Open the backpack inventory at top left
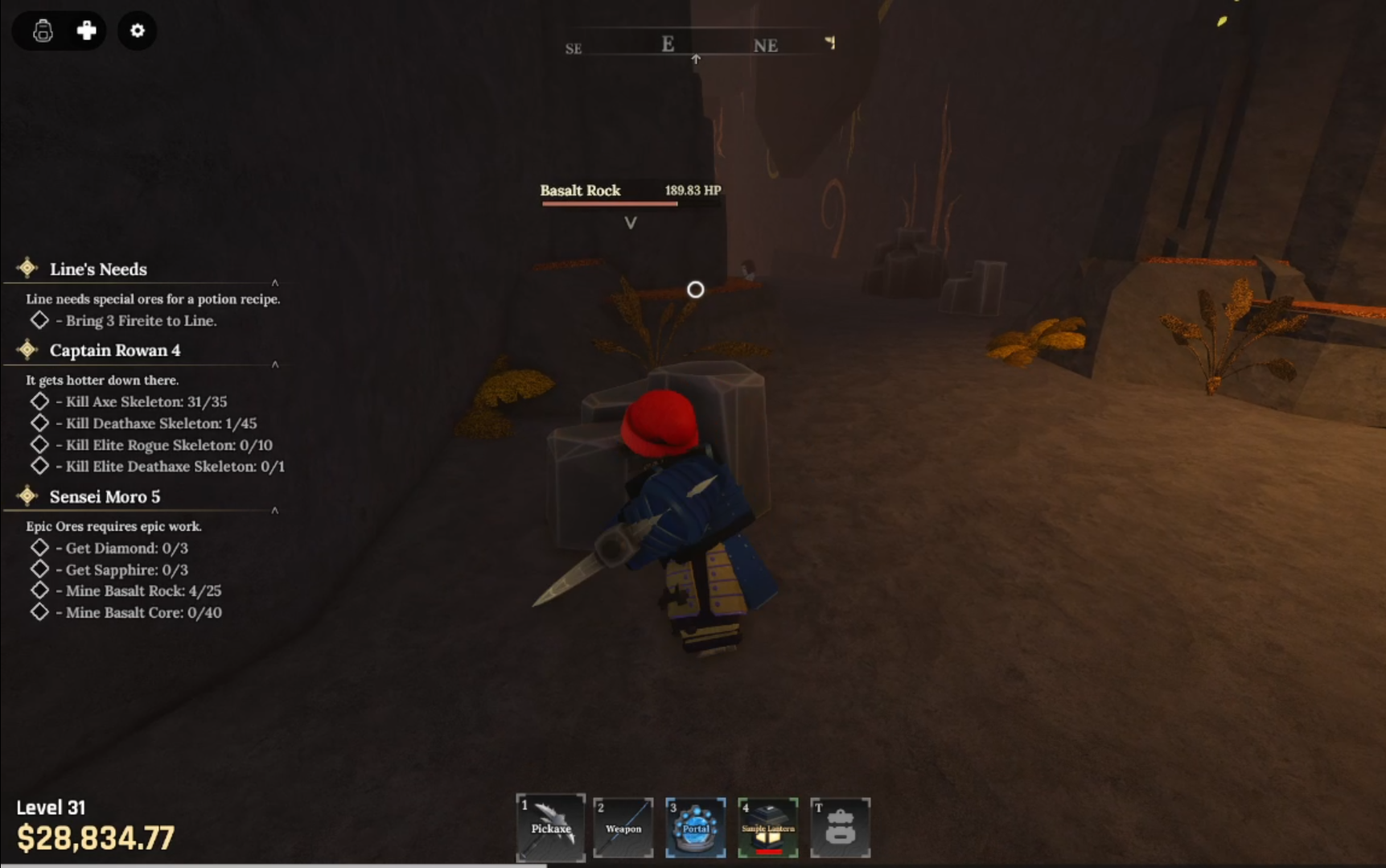The image size is (1386, 868). click(41, 31)
